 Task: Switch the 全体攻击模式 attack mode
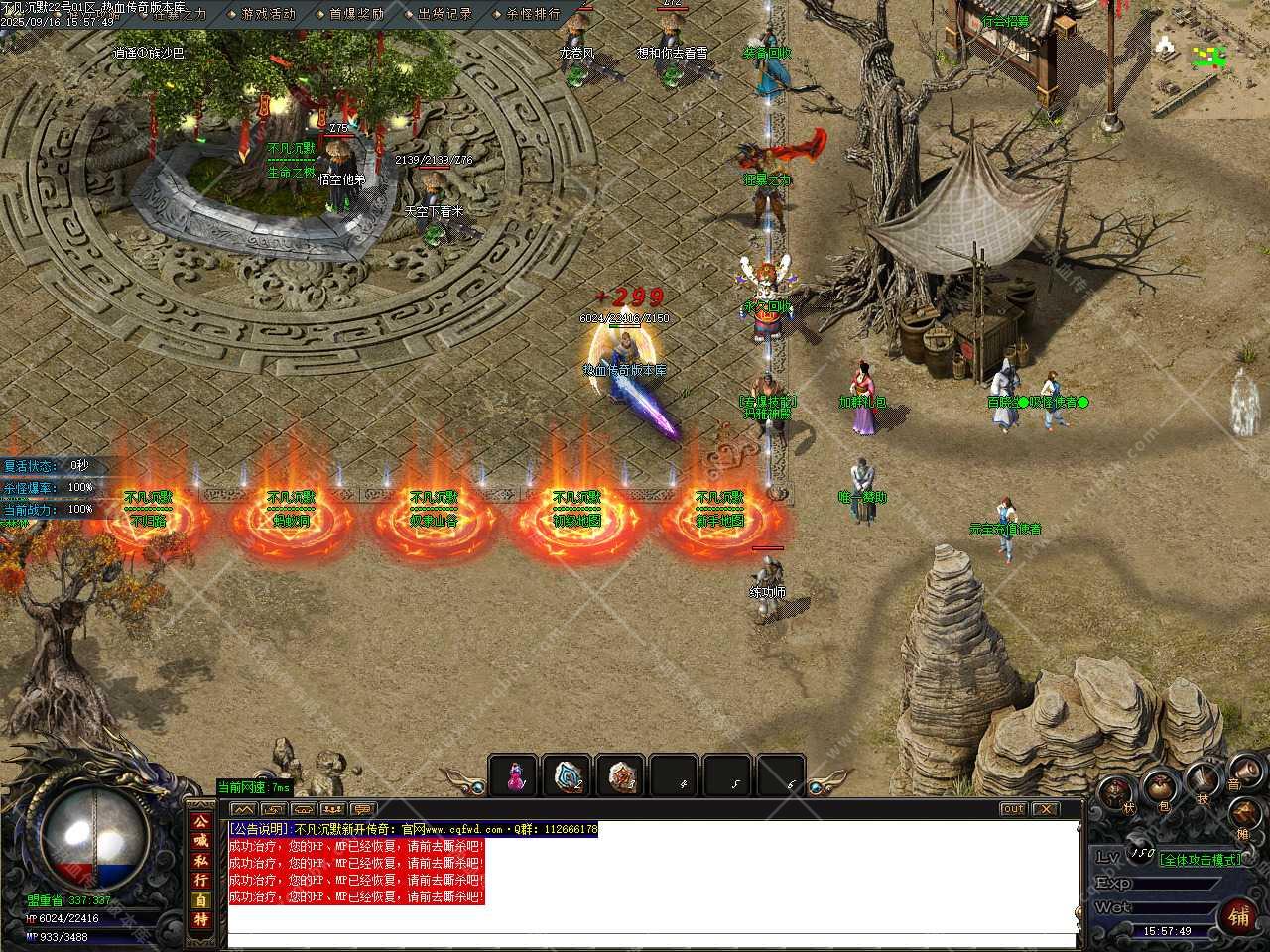click(1200, 859)
